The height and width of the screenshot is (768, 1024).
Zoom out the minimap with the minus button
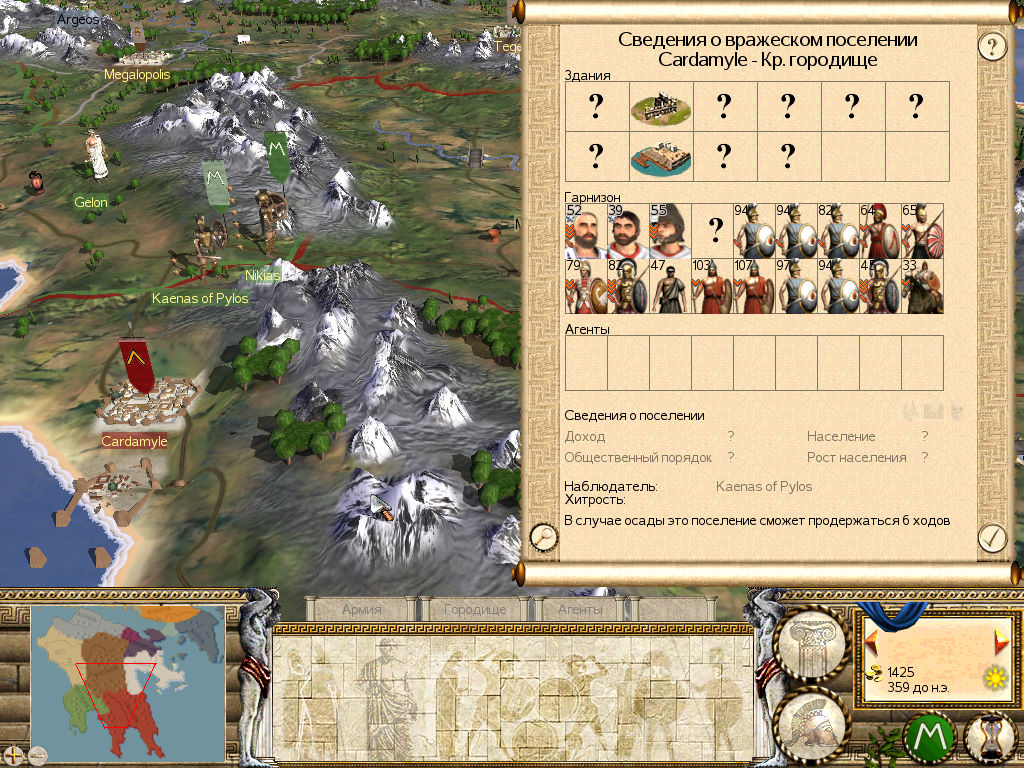point(38,753)
